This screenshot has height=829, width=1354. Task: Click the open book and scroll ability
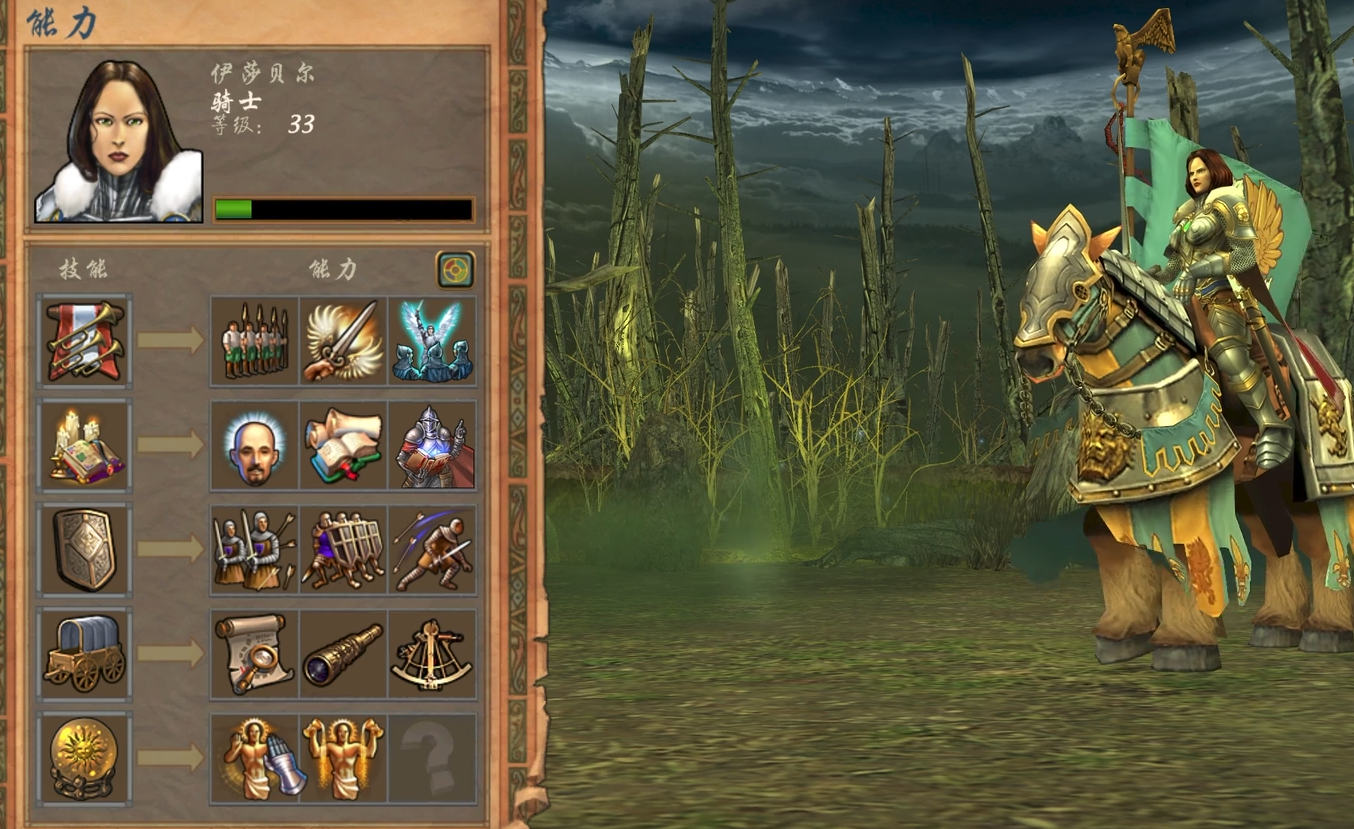click(x=343, y=445)
